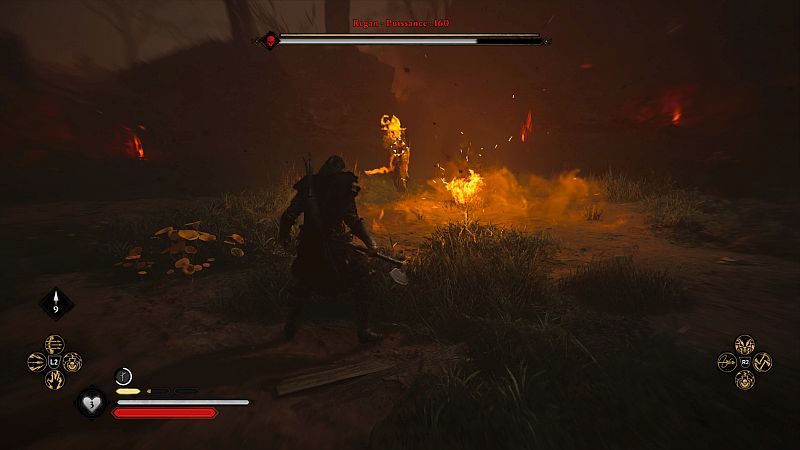Activate the top melee ability with the horned beast
This screenshot has width=800, height=450.
(x=744, y=345)
